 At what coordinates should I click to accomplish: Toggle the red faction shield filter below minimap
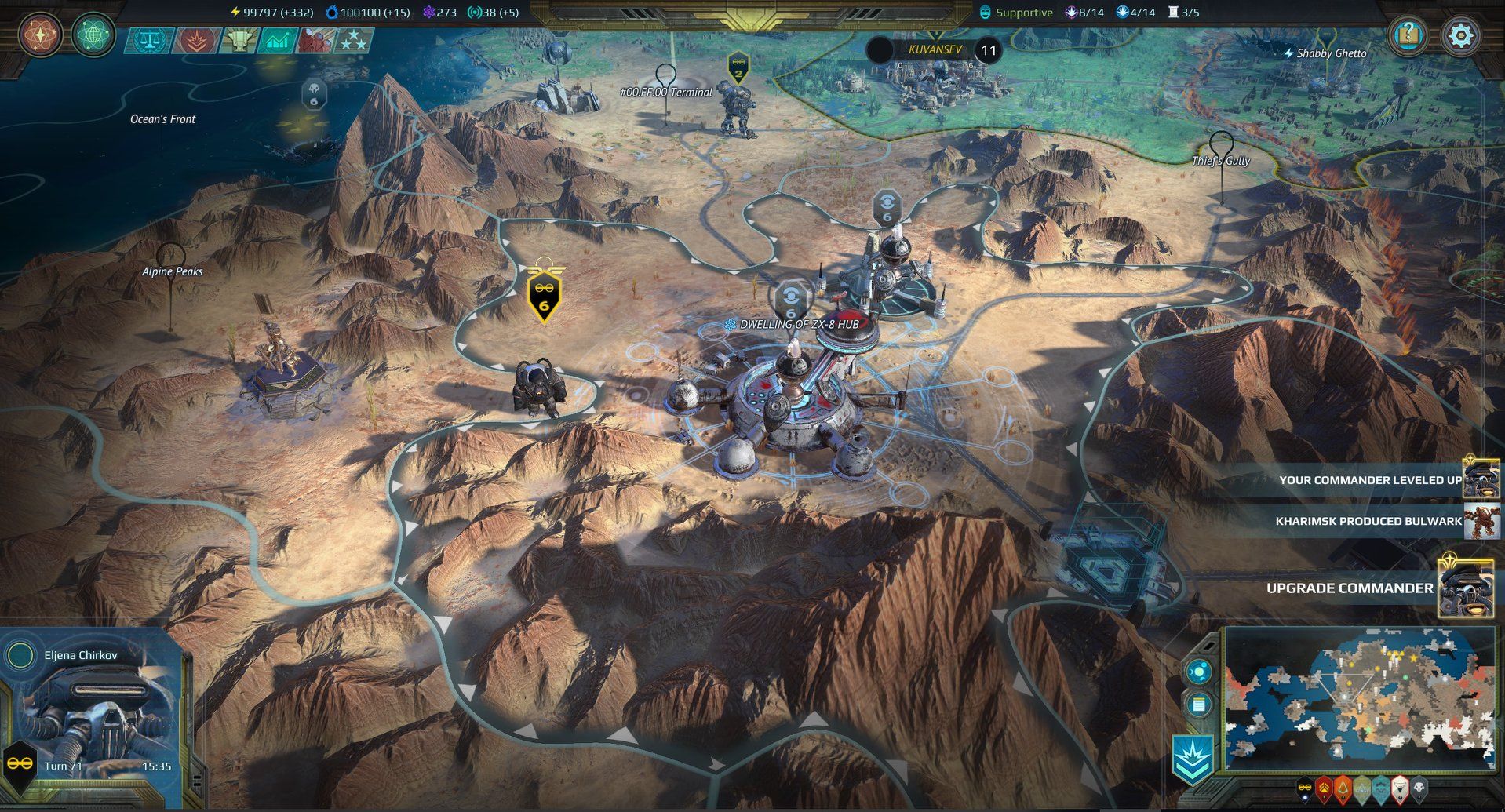[1323, 787]
